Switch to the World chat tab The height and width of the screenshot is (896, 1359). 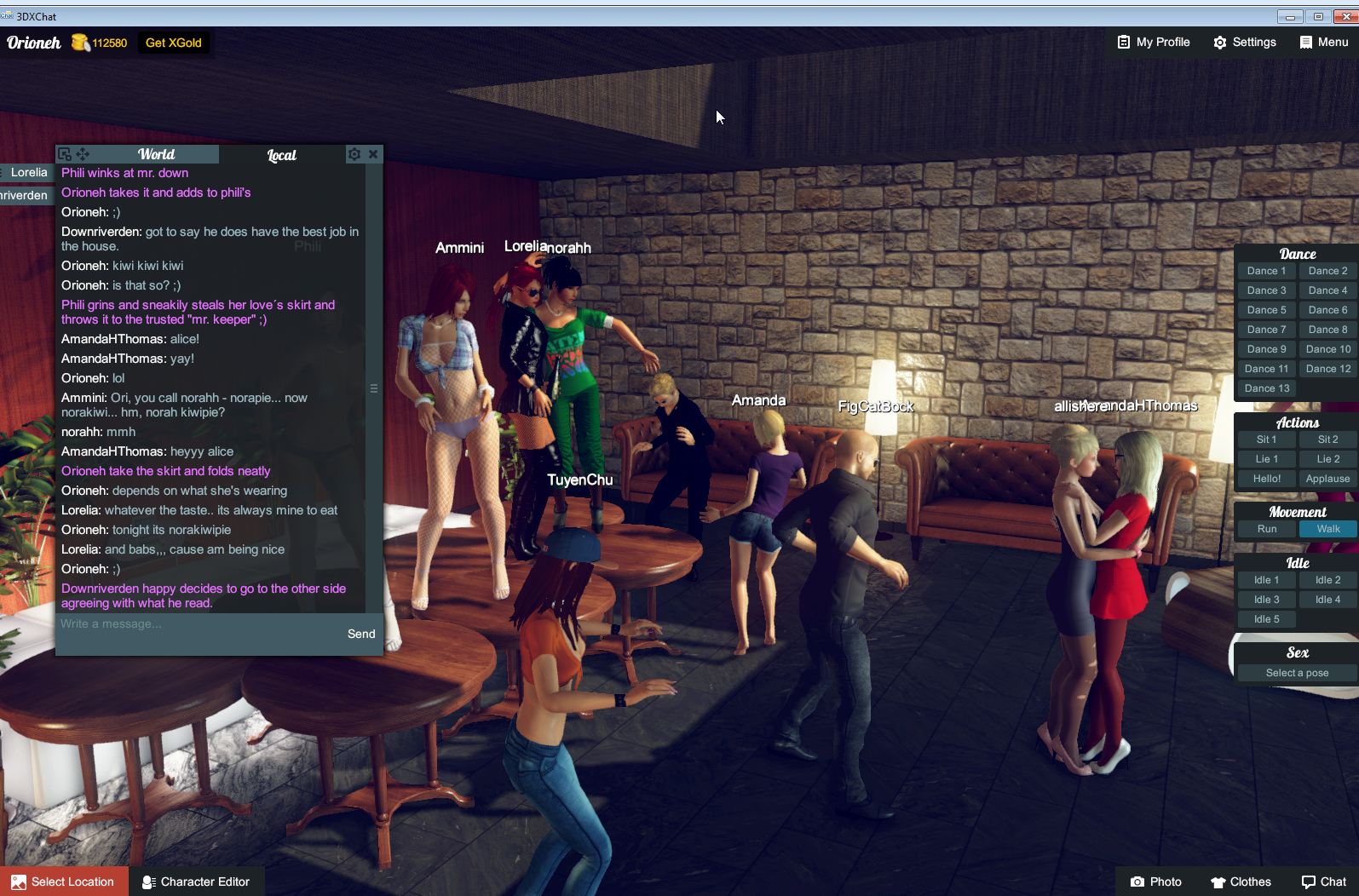click(x=156, y=154)
